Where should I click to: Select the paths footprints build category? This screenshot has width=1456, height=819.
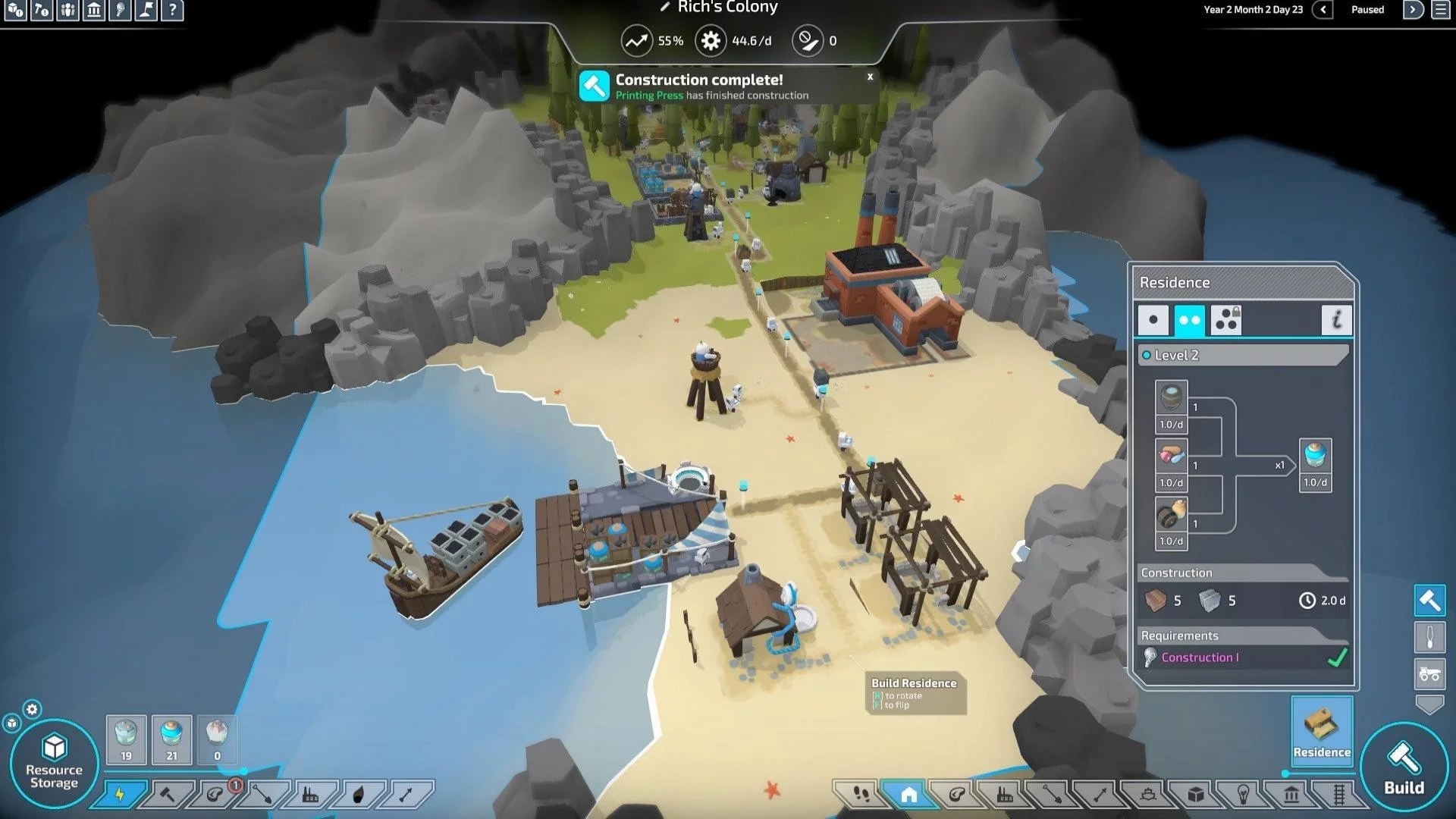861,794
